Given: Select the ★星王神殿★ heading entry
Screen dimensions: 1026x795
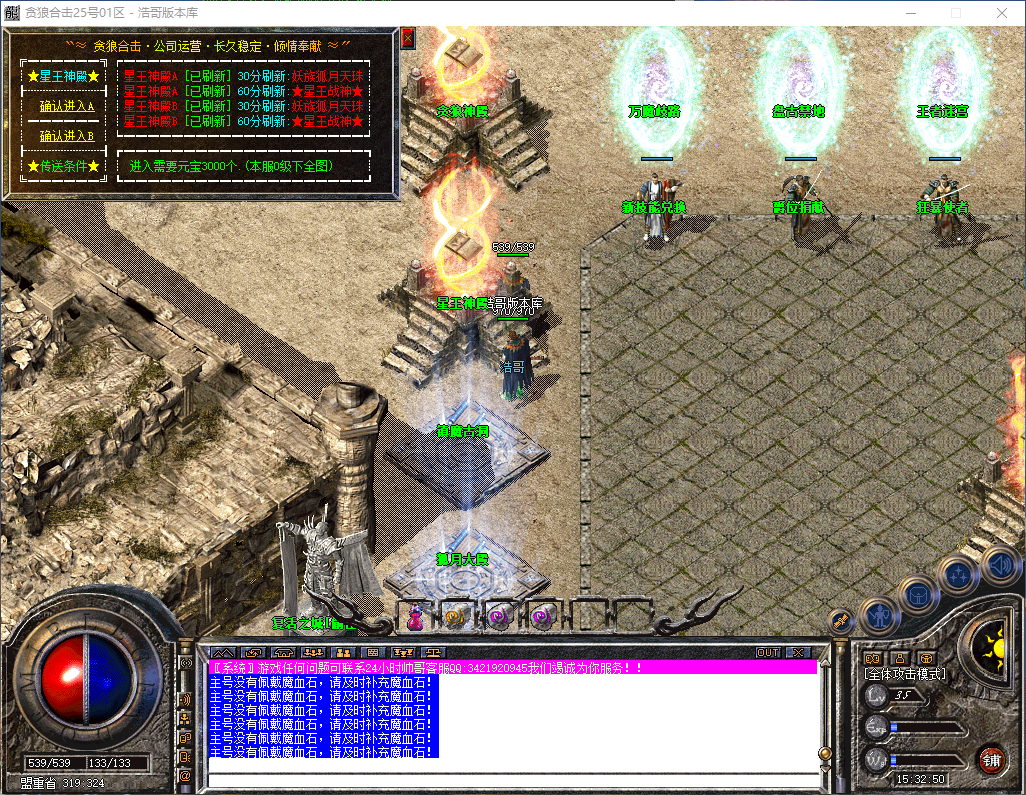Looking at the screenshot, I should (x=64, y=76).
